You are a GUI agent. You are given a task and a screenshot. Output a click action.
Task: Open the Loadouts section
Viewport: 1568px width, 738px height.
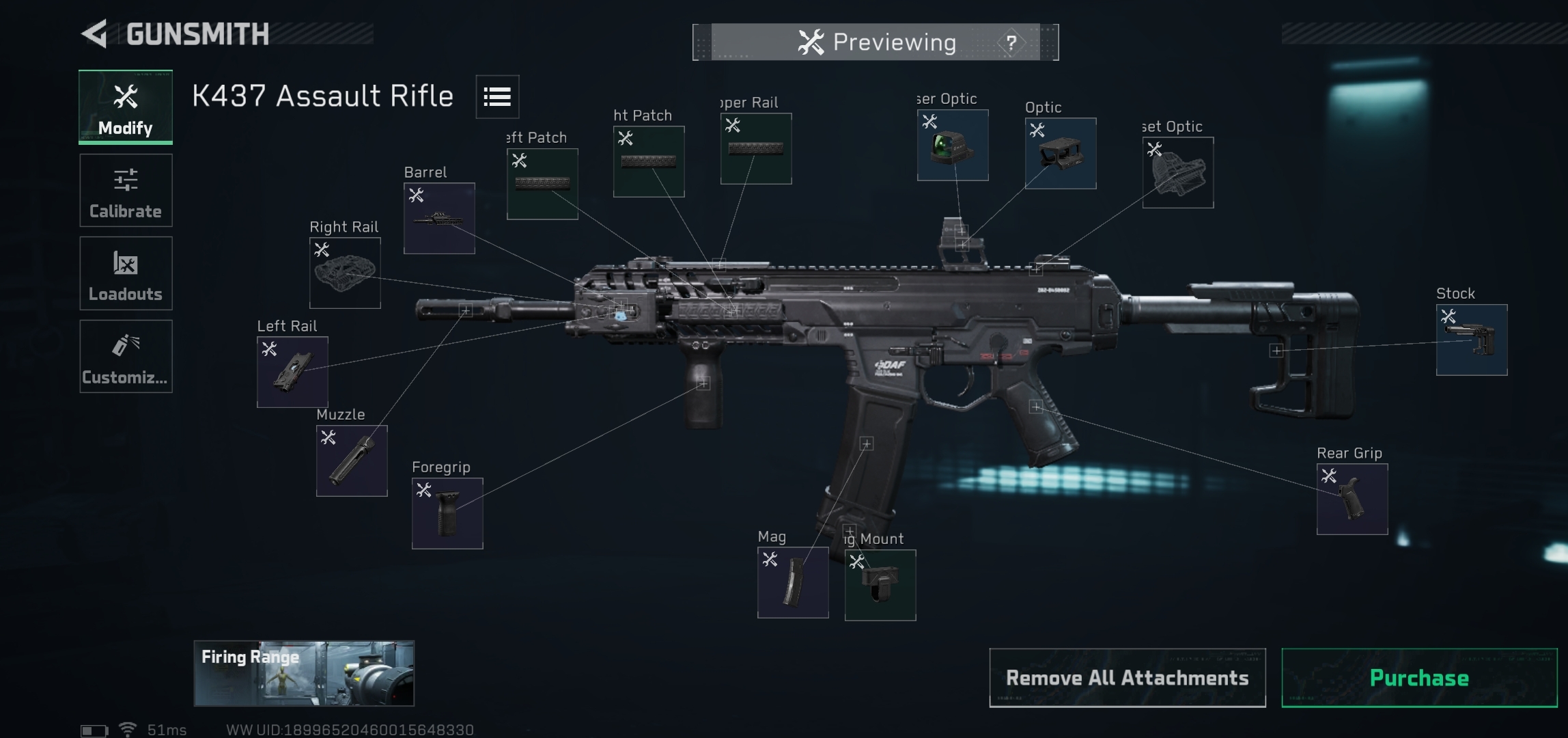coord(126,273)
